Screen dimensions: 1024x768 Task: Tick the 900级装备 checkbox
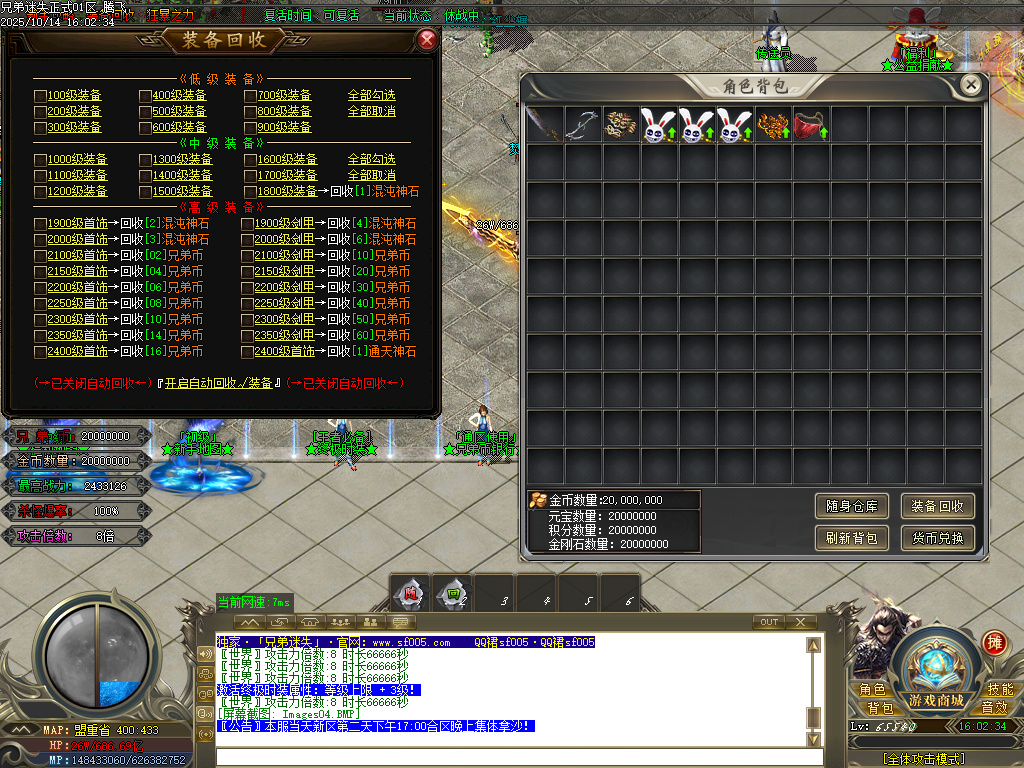[250, 128]
